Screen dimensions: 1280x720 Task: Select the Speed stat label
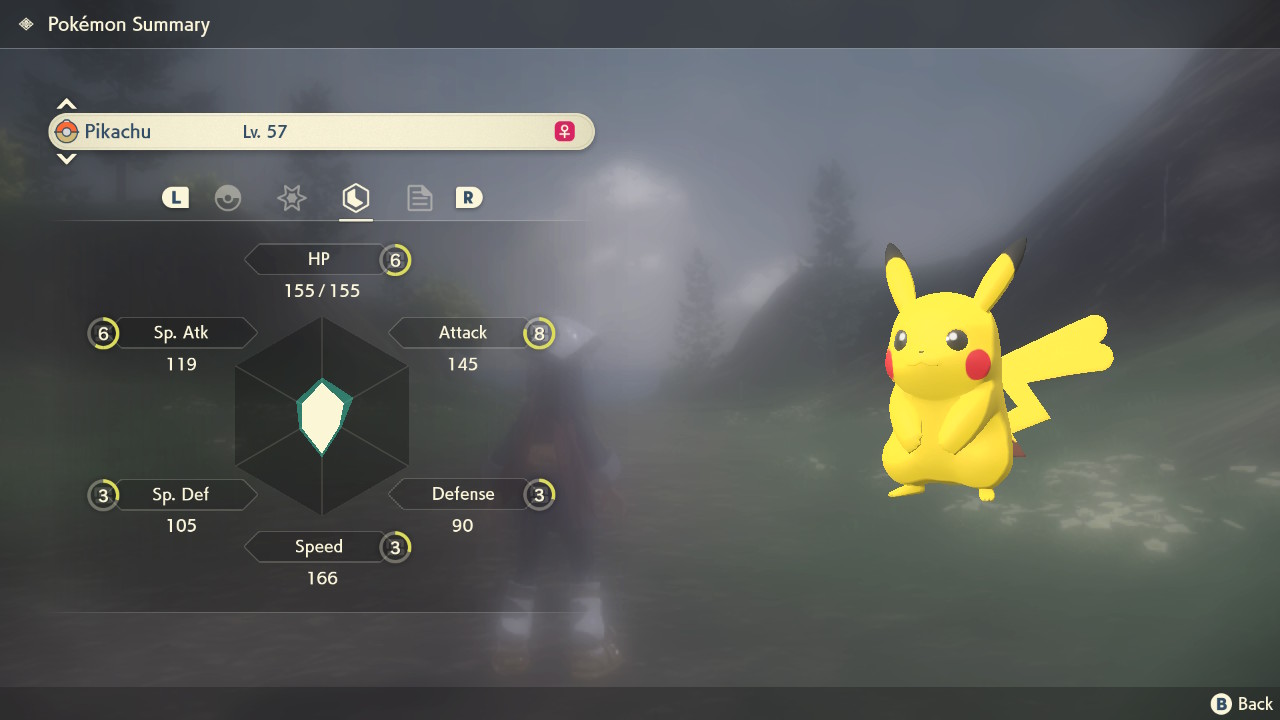point(318,547)
